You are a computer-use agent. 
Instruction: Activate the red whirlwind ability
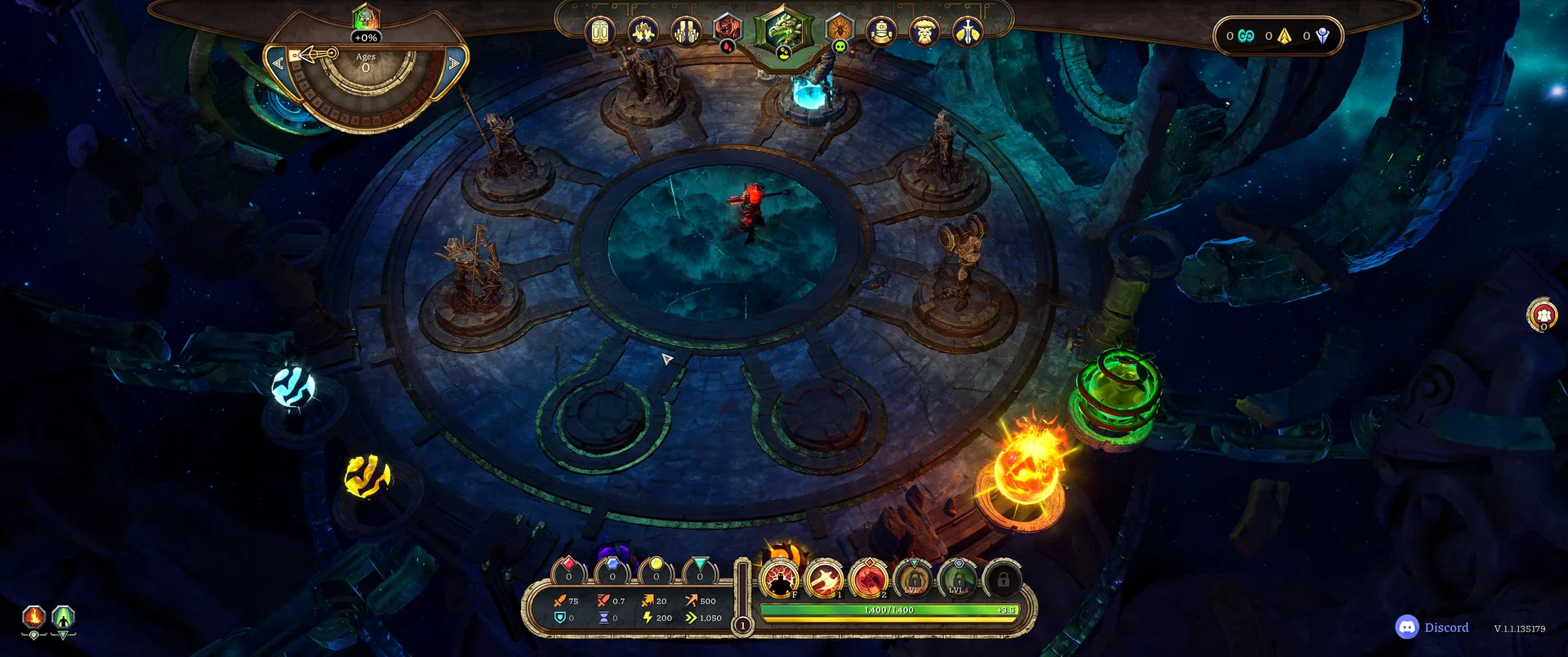pyautogui.click(x=869, y=580)
